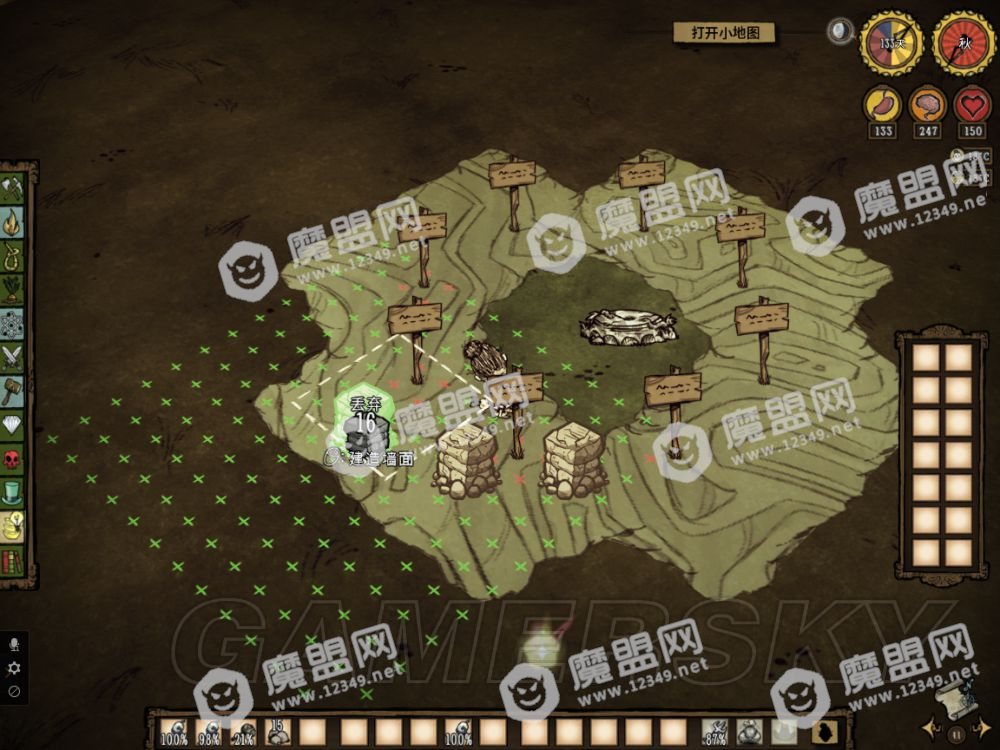Select the inventory stack of 15 items
The image size is (1000, 750).
pyautogui.click(x=278, y=732)
